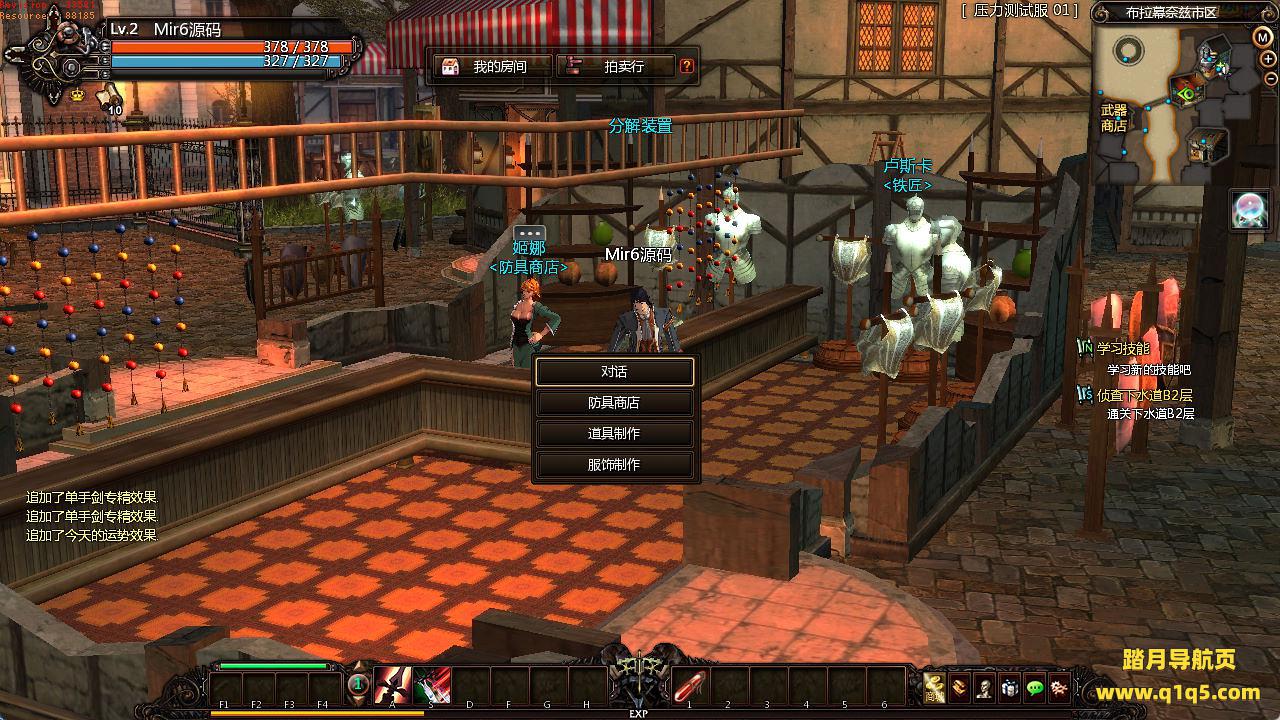Open the full map with the M button
The width and height of the screenshot is (1280, 720).
(1263, 37)
